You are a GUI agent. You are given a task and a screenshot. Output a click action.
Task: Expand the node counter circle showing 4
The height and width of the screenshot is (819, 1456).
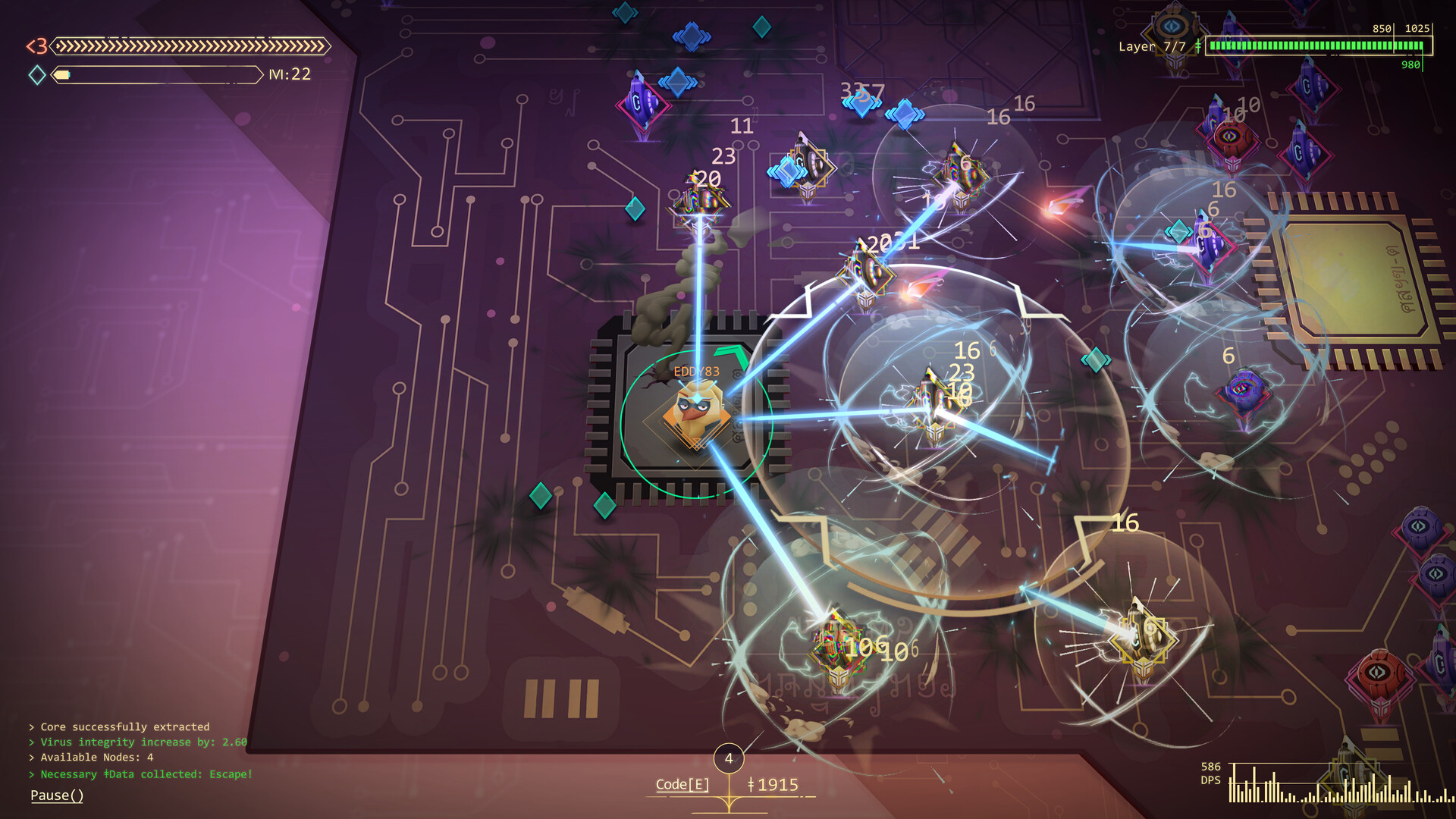pos(730,757)
